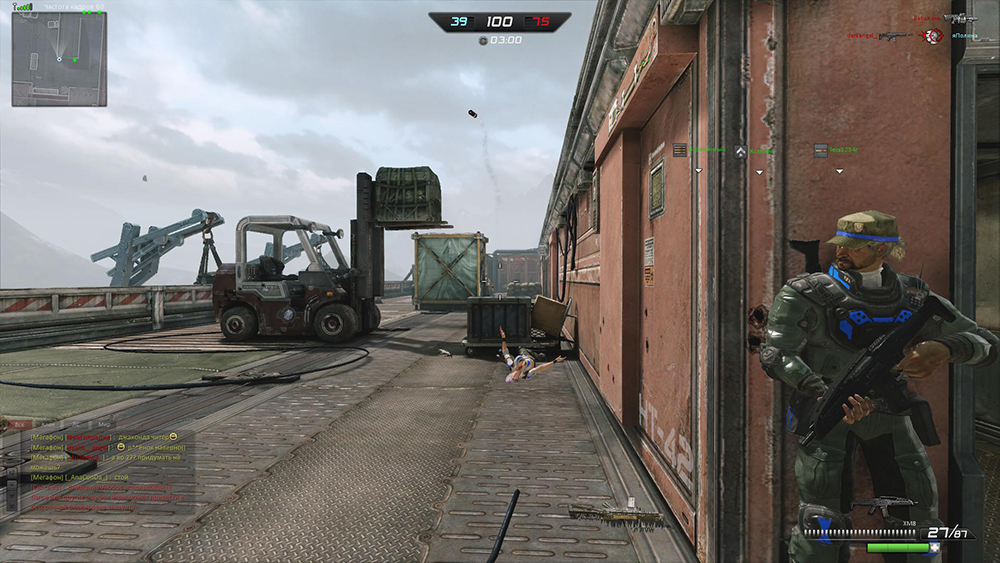This screenshot has width=1000, height=563.
Task: Open the minimap in the corner
Action: 59,59
